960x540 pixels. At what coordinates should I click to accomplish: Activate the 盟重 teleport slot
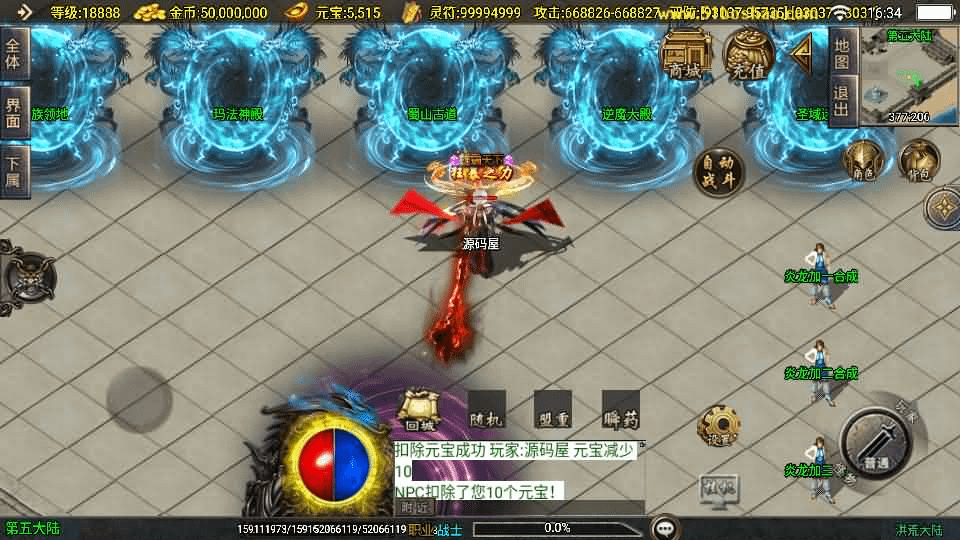click(x=553, y=409)
